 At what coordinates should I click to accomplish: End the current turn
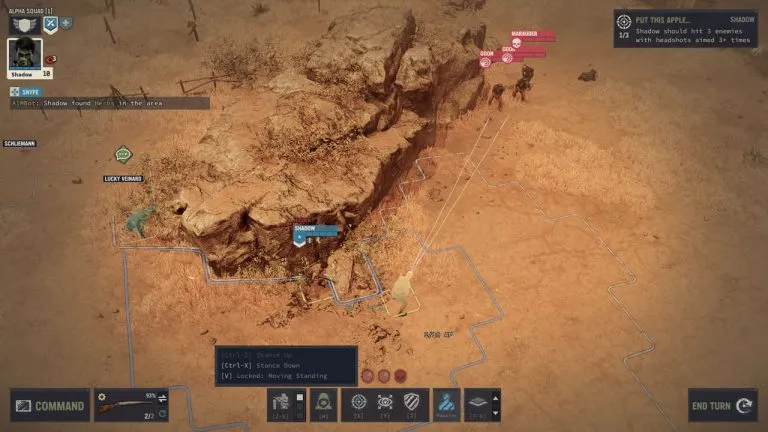pos(721,406)
